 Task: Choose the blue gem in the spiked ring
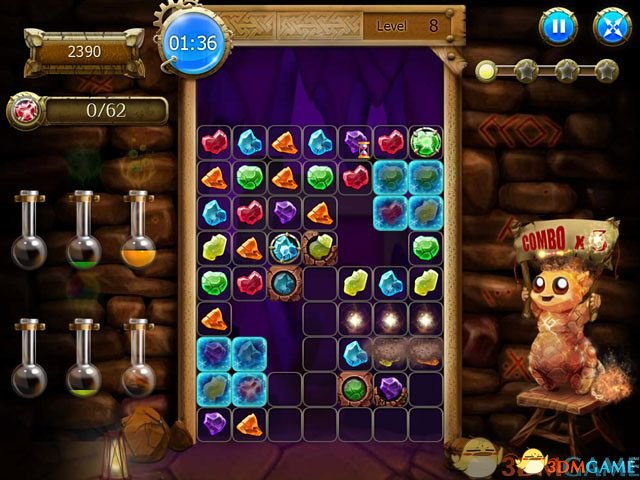tap(286, 246)
